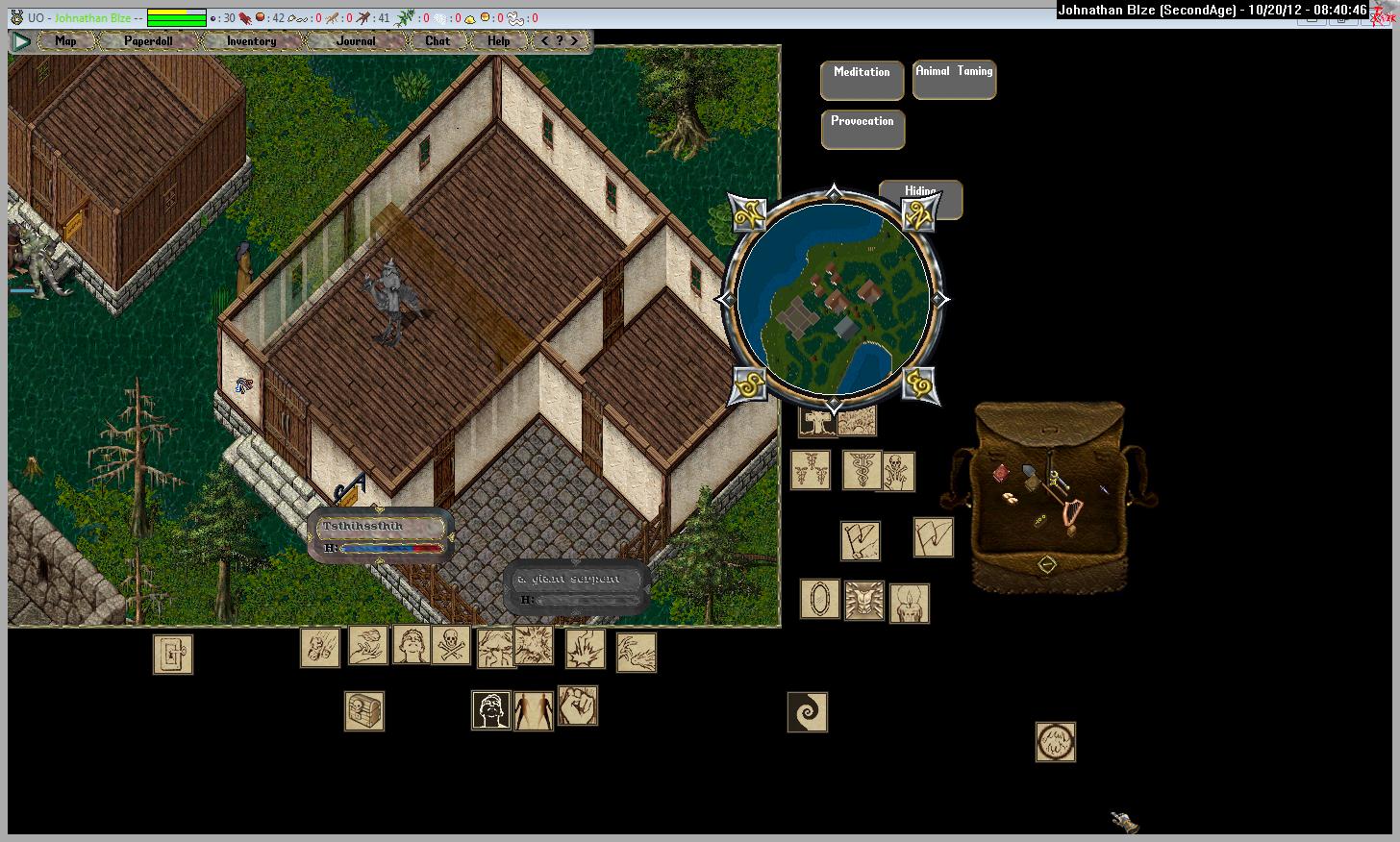The image size is (1400, 842).
Task: Cast the lit candle spell icon
Action: coord(909,604)
